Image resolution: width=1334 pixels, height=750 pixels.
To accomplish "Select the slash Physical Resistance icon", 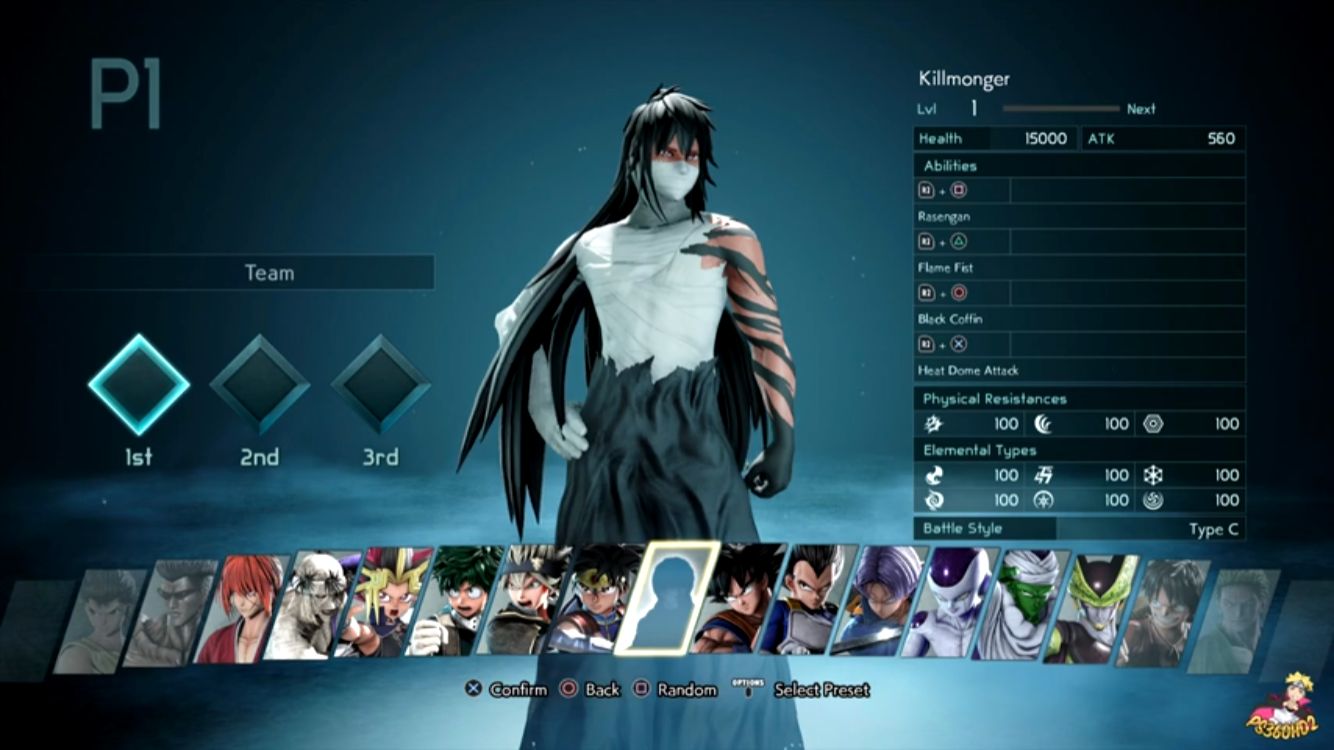I will click(932, 423).
